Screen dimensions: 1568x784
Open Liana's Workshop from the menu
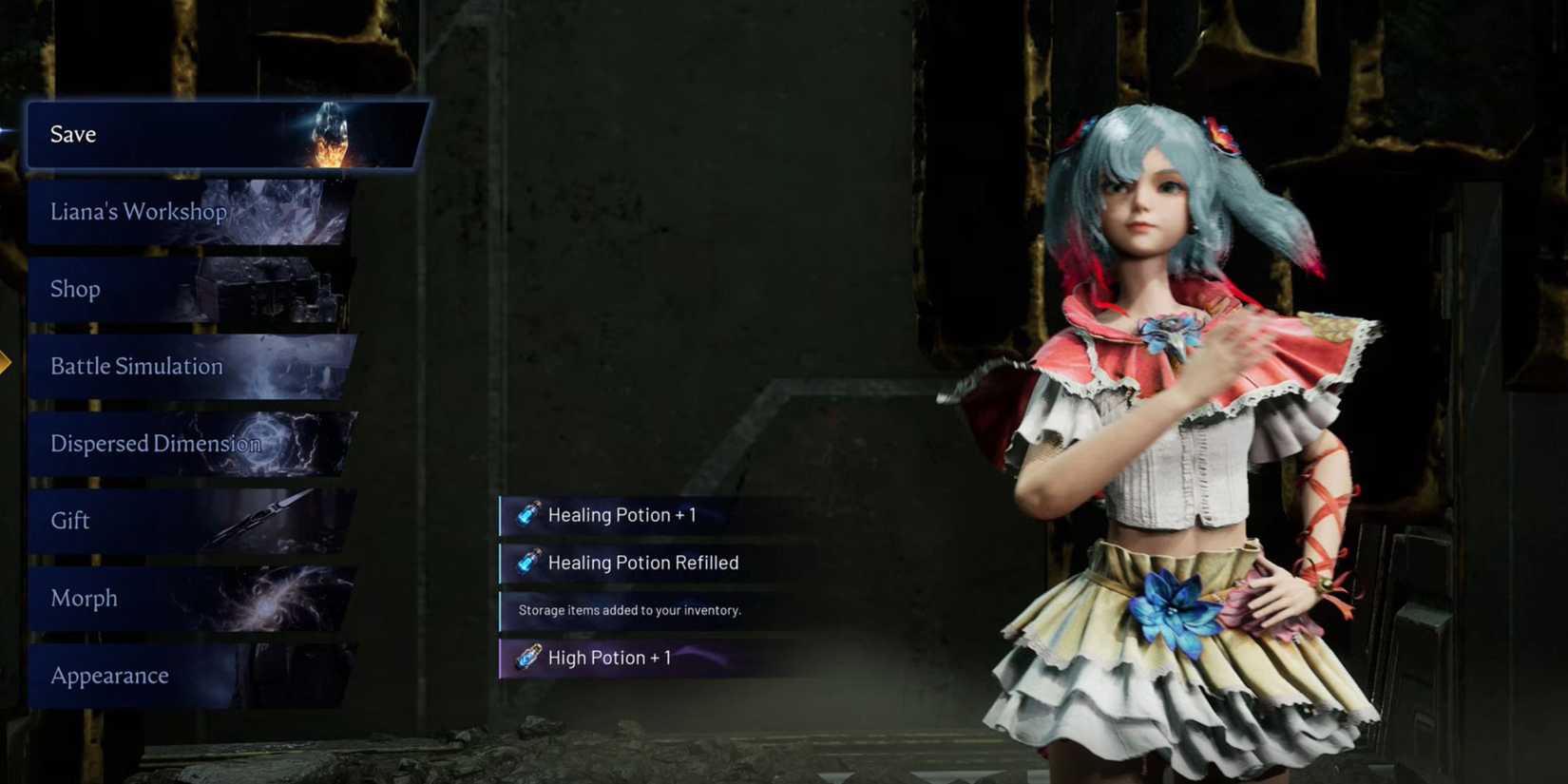click(138, 211)
